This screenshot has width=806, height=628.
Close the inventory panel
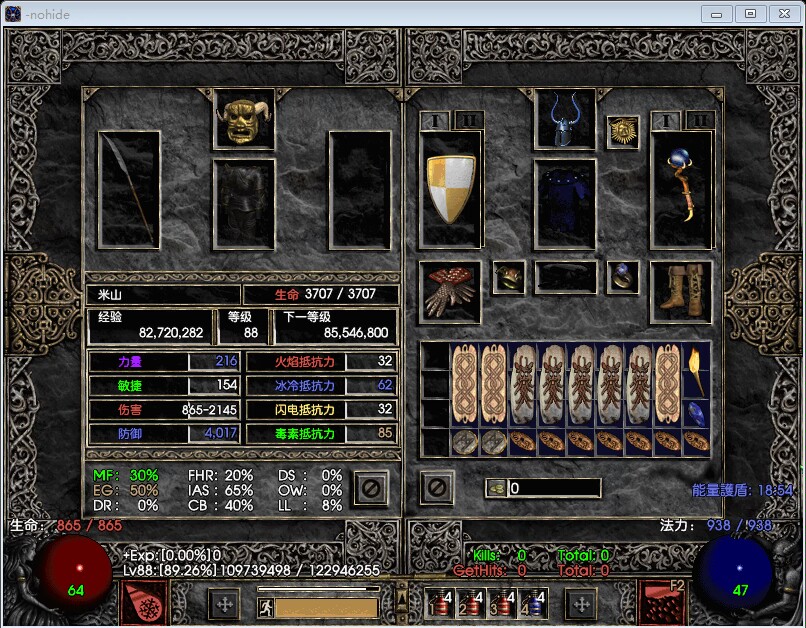437,488
